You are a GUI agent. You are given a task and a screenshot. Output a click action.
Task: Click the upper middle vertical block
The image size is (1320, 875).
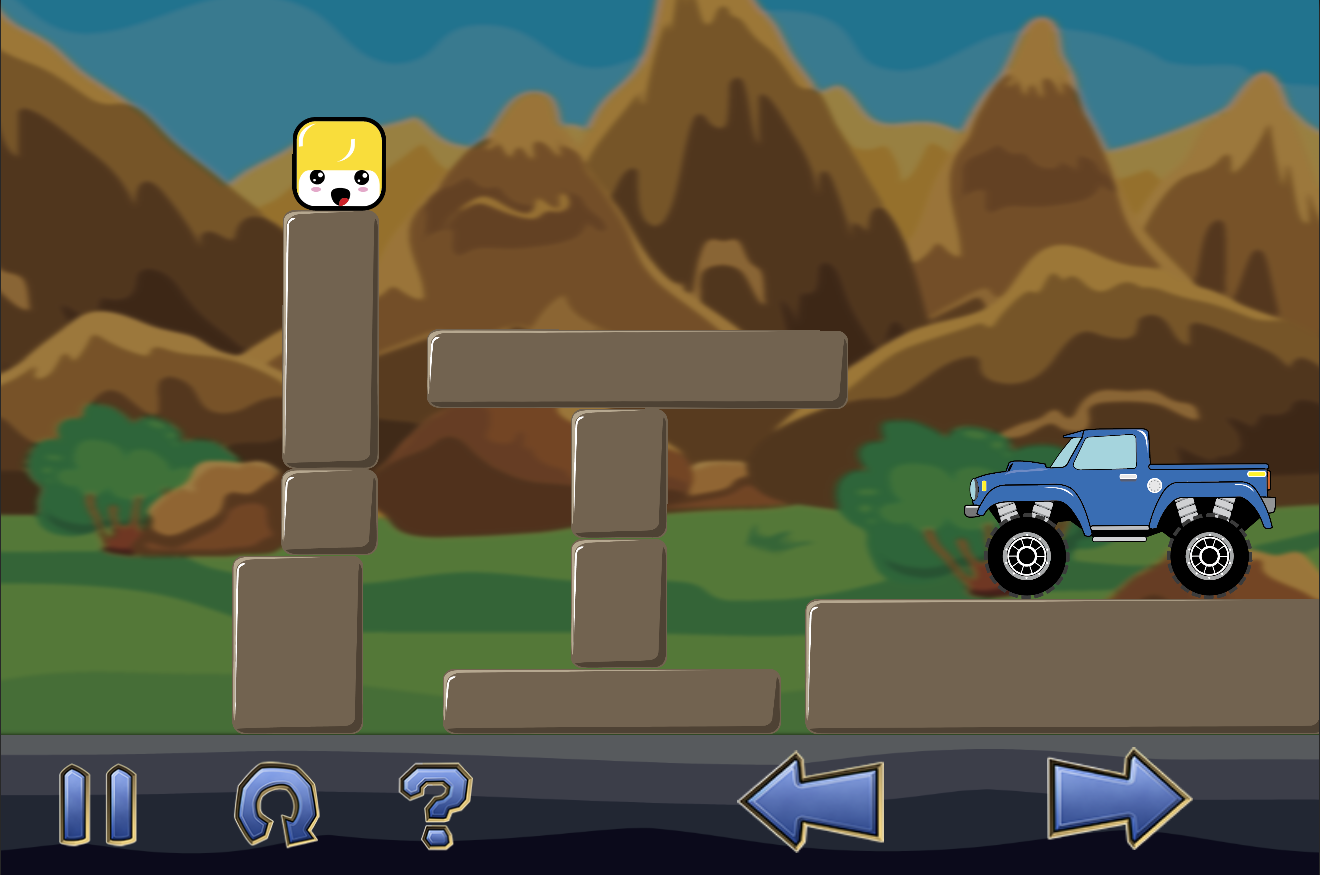point(620,470)
